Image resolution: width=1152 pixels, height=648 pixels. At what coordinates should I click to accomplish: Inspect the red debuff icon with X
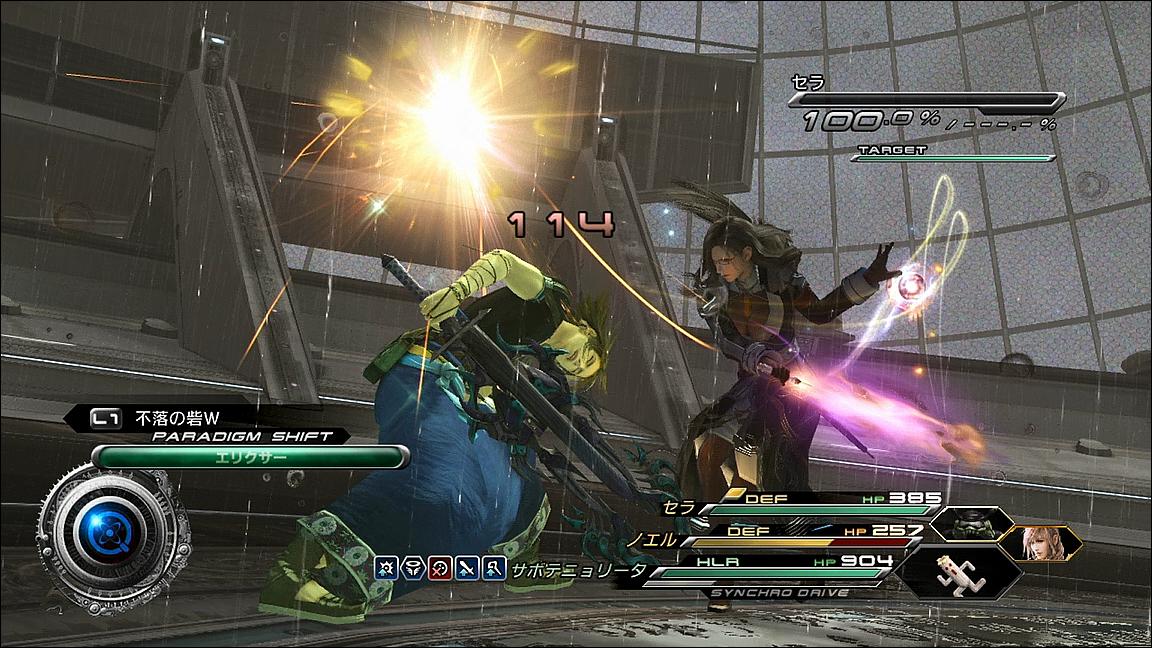point(439,570)
